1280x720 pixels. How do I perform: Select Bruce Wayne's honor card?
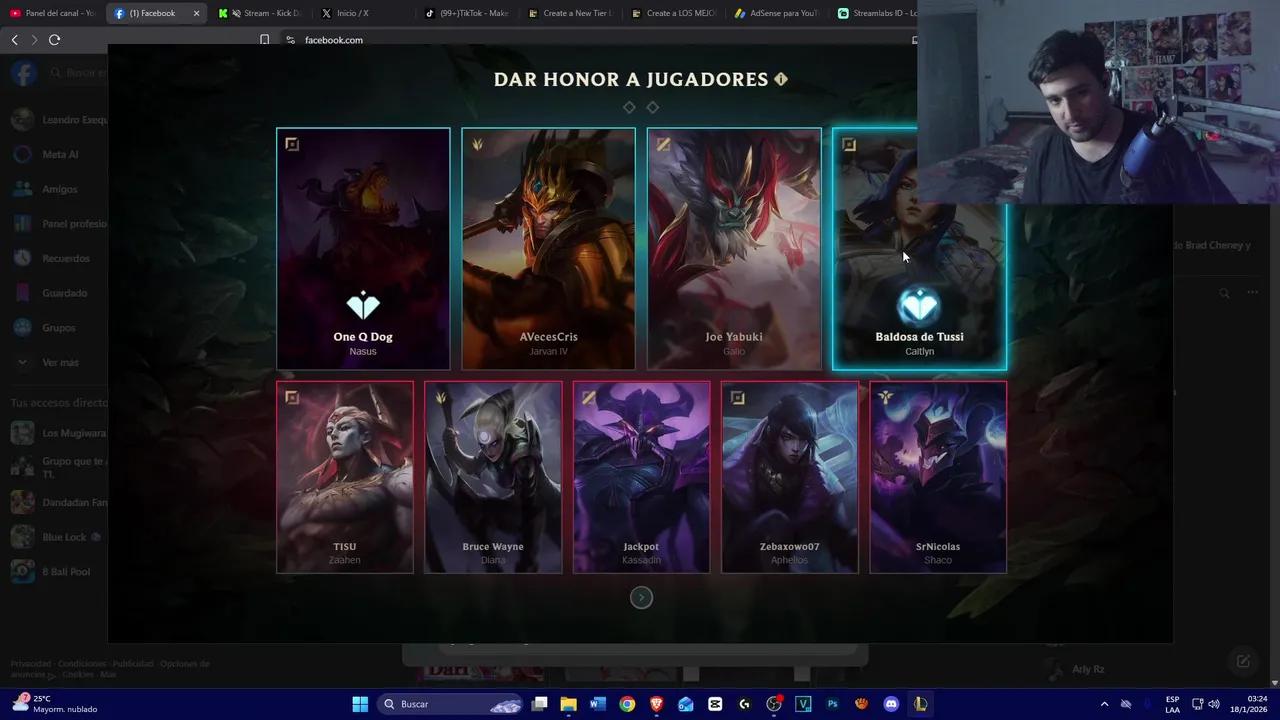coord(492,477)
